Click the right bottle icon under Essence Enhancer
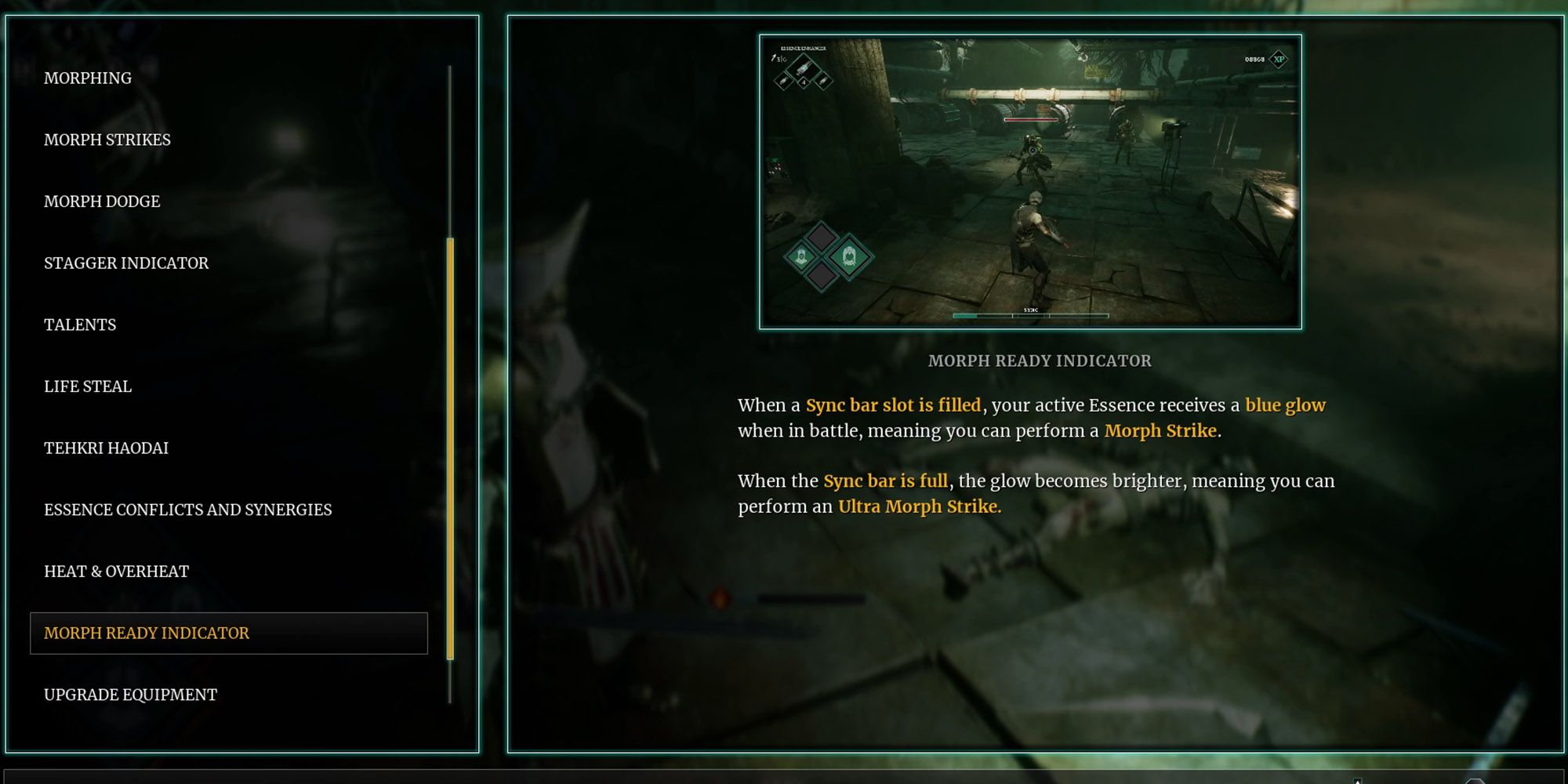 pyautogui.click(x=824, y=82)
